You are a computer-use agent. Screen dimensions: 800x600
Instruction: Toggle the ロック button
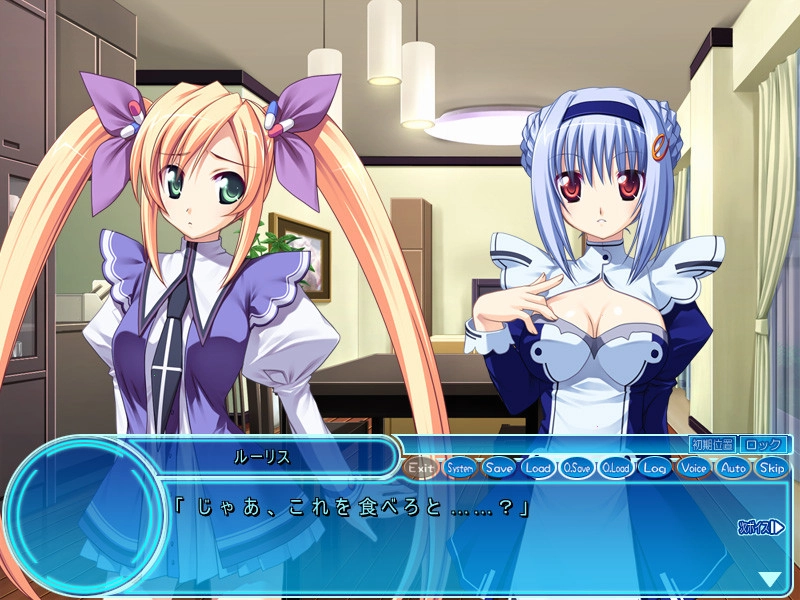pos(765,444)
